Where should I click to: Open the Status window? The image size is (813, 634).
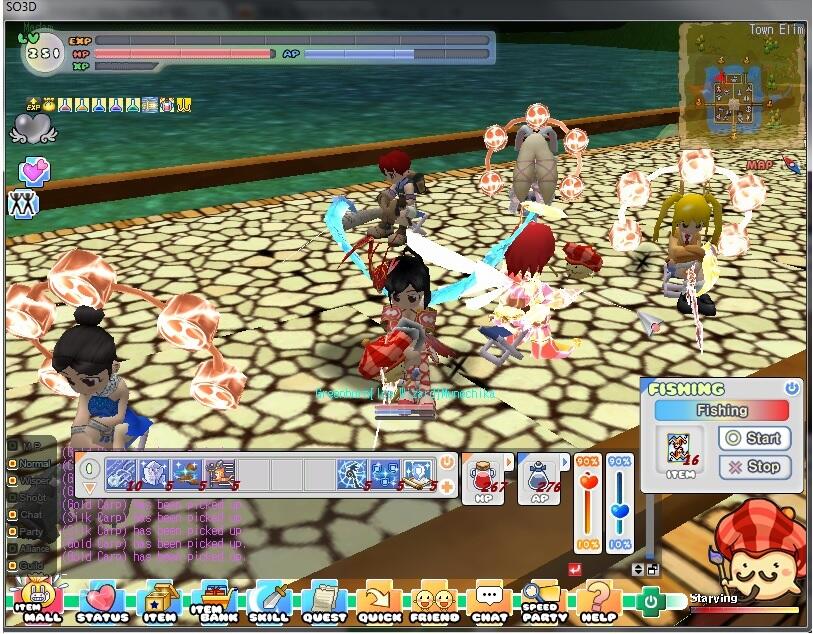click(x=102, y=602)
